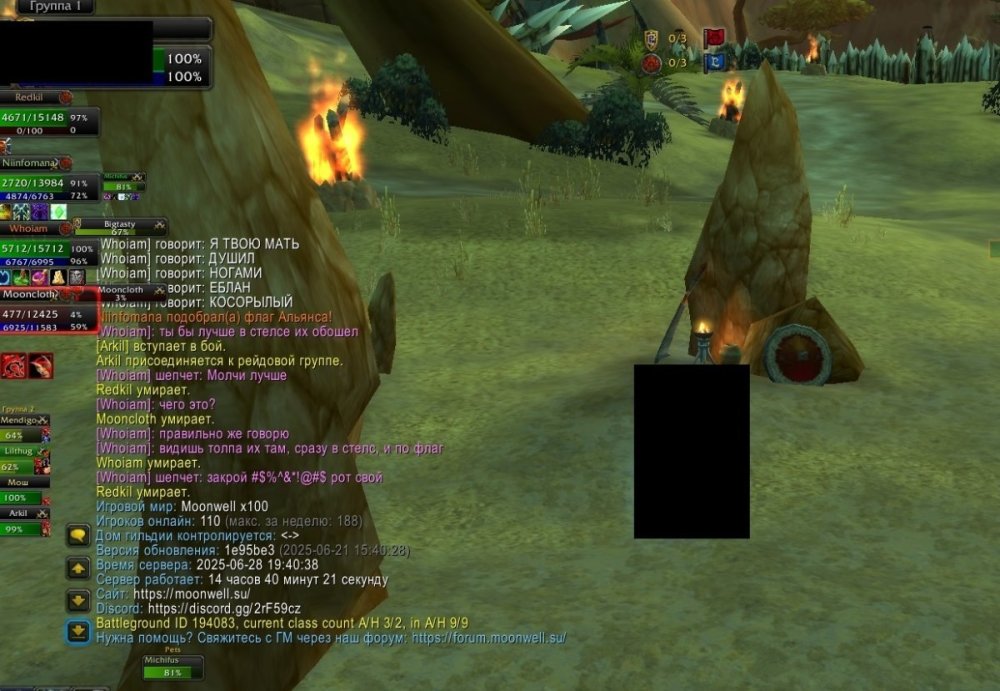Select the Michifus pet frame under Pets

pyautogui.click(x=172, y=667)
